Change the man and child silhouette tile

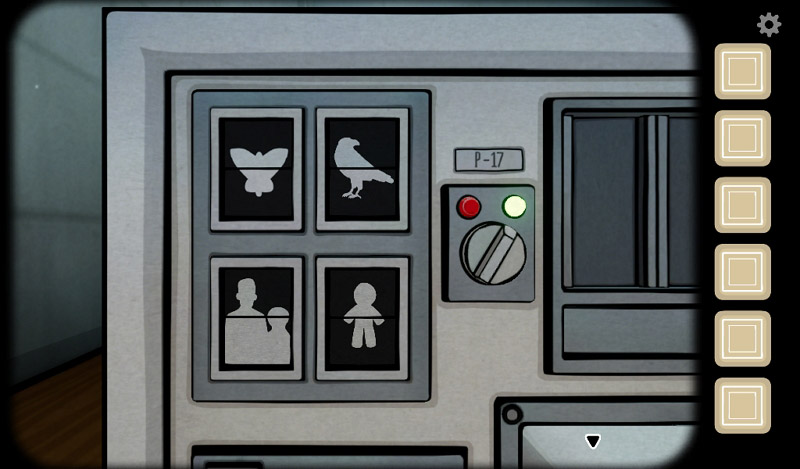(257, 318)
